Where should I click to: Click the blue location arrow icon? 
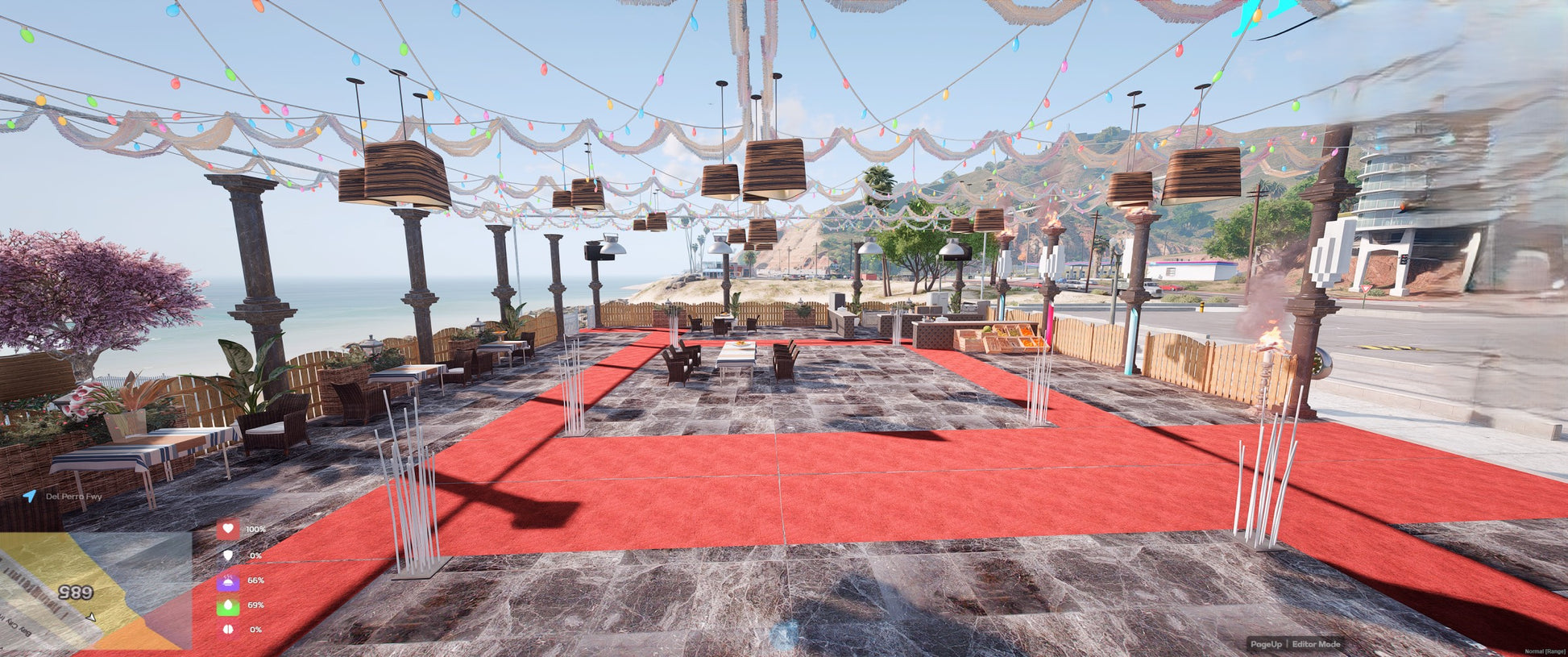30,496
